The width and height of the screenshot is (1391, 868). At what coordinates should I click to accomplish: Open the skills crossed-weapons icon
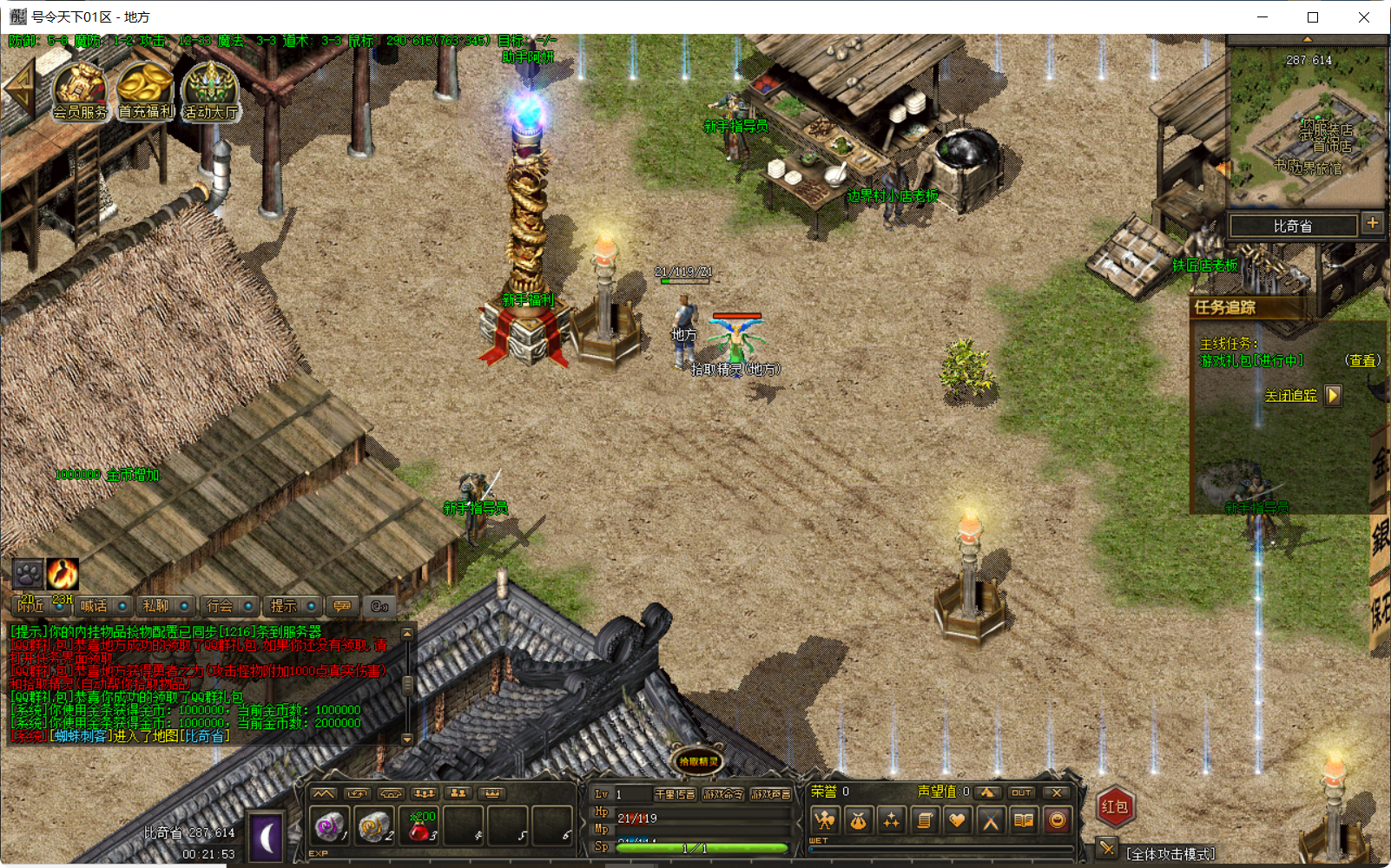992,820
